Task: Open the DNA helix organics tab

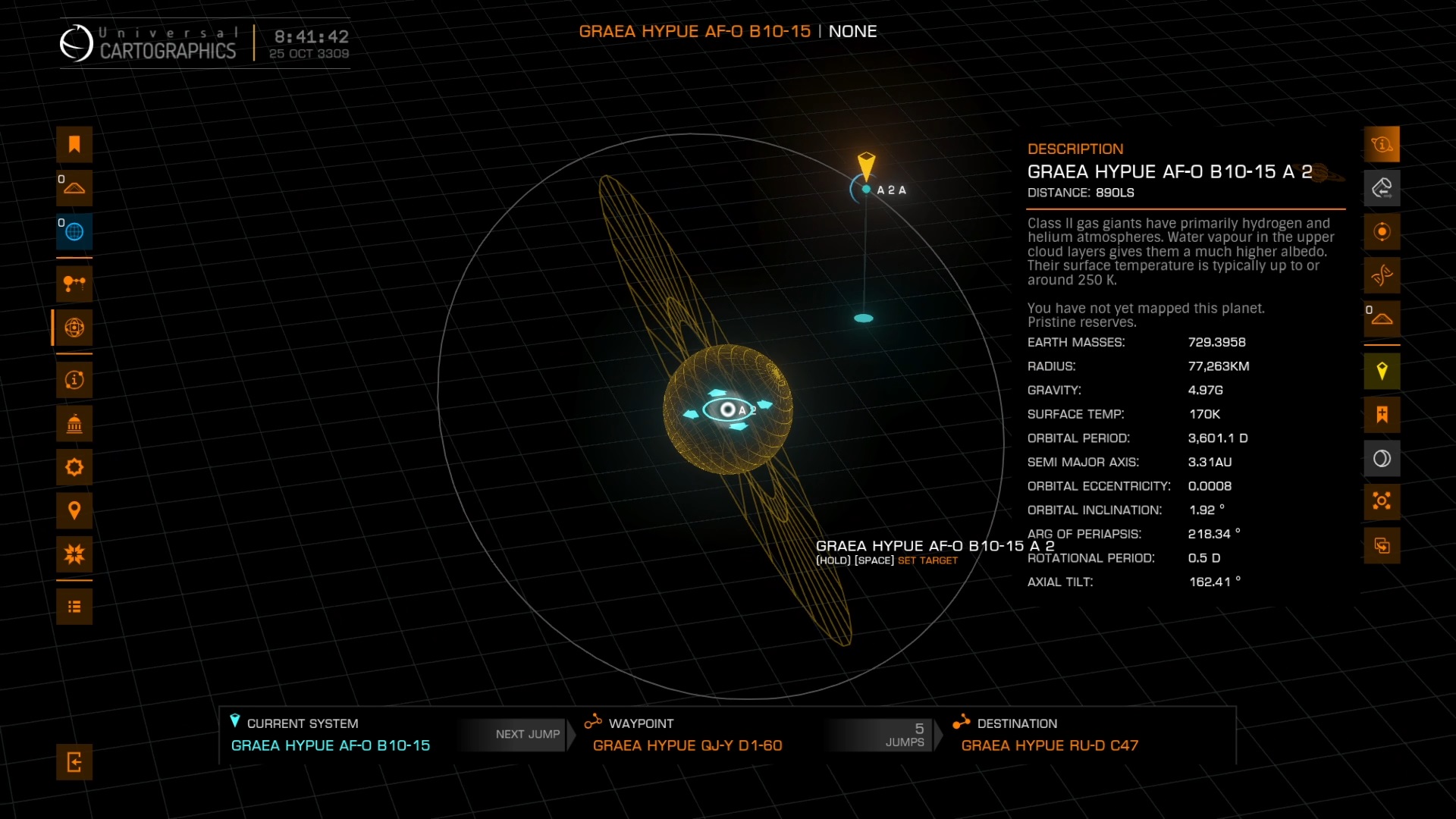Action: pos(1382,275)
